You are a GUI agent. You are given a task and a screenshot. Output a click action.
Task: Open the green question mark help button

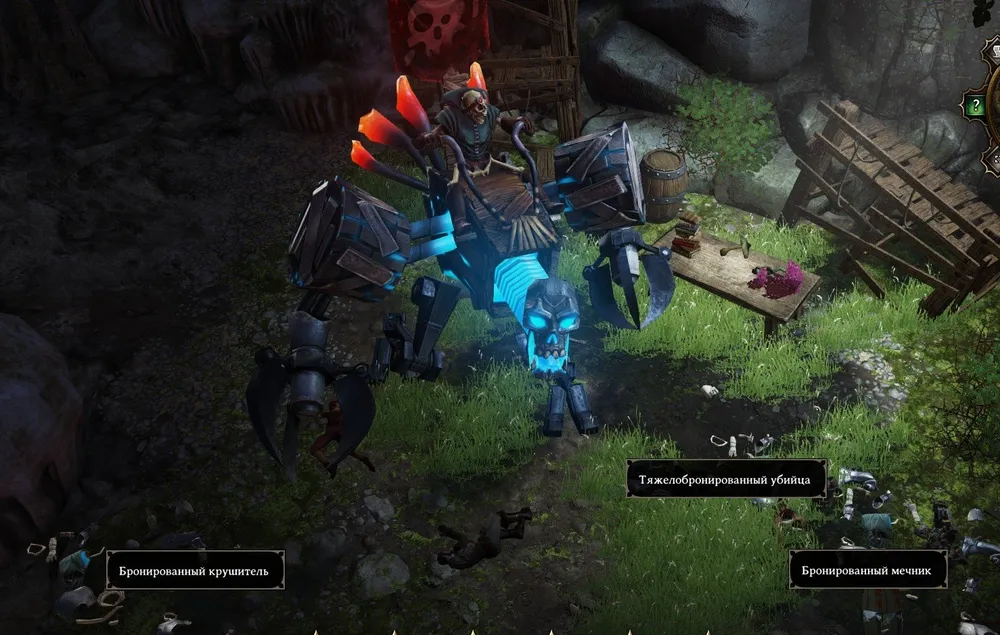coord(974,104)
